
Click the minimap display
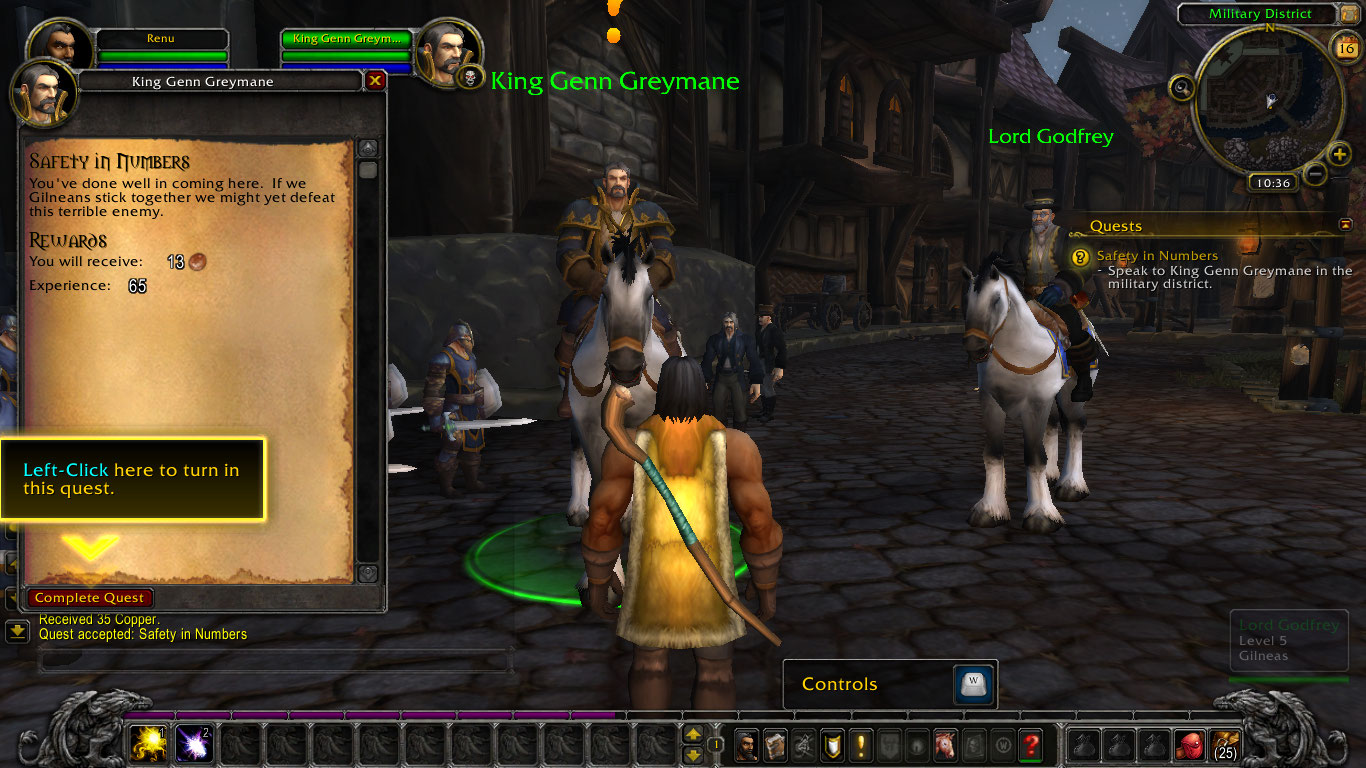1268,100
